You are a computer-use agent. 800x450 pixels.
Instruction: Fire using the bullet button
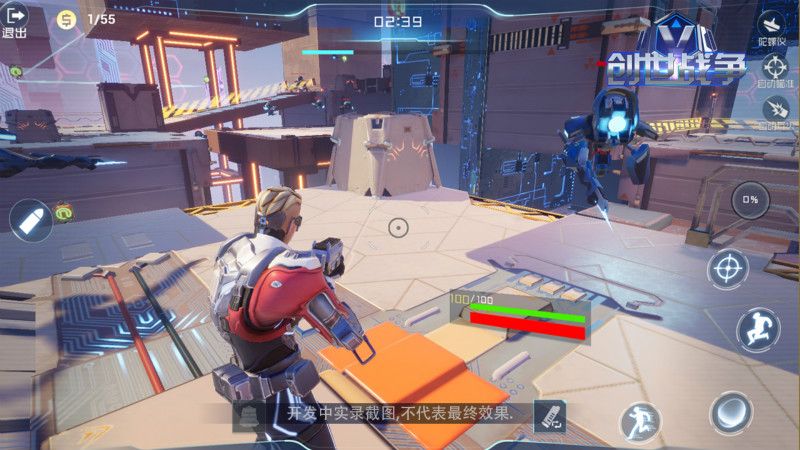point(30,220)
